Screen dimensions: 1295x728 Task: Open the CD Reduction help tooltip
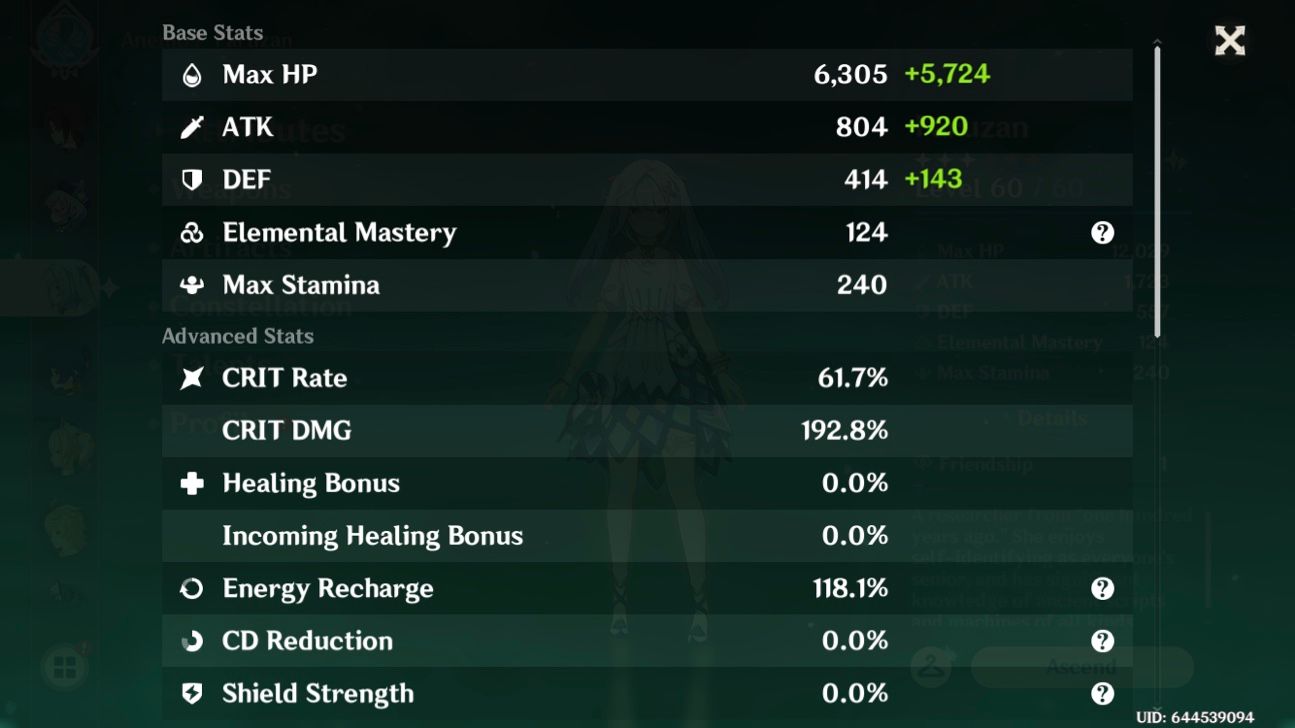coord(1103,641)
